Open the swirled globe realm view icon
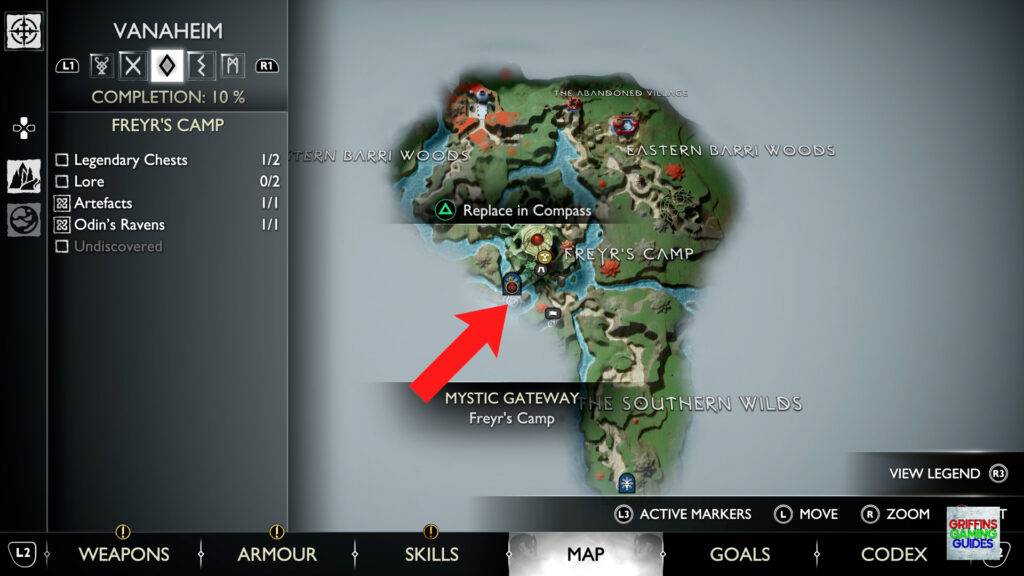This screenshot has height=576, width=1024. 23,219
